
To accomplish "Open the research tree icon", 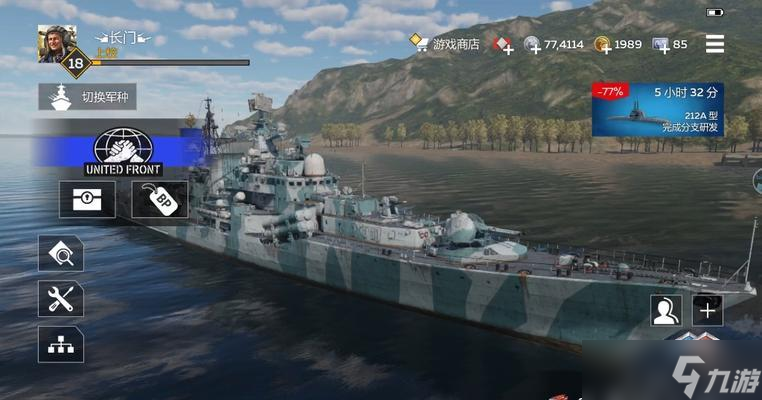I will pos(60,344).
